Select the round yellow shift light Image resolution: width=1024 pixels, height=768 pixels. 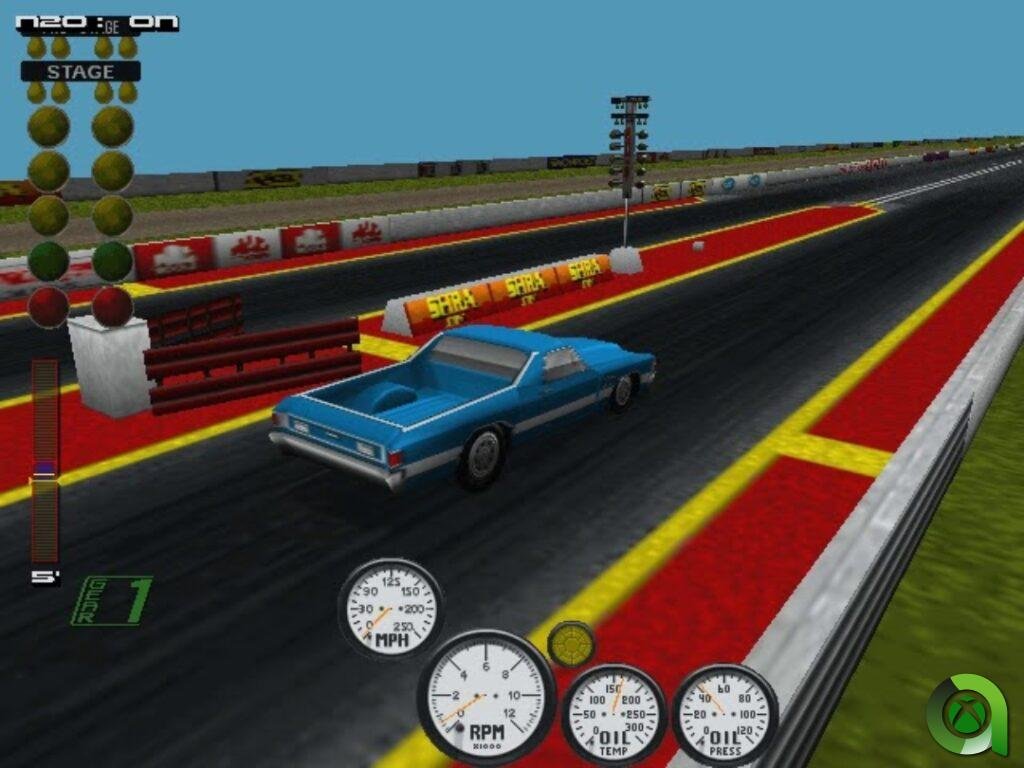point(571,645)
